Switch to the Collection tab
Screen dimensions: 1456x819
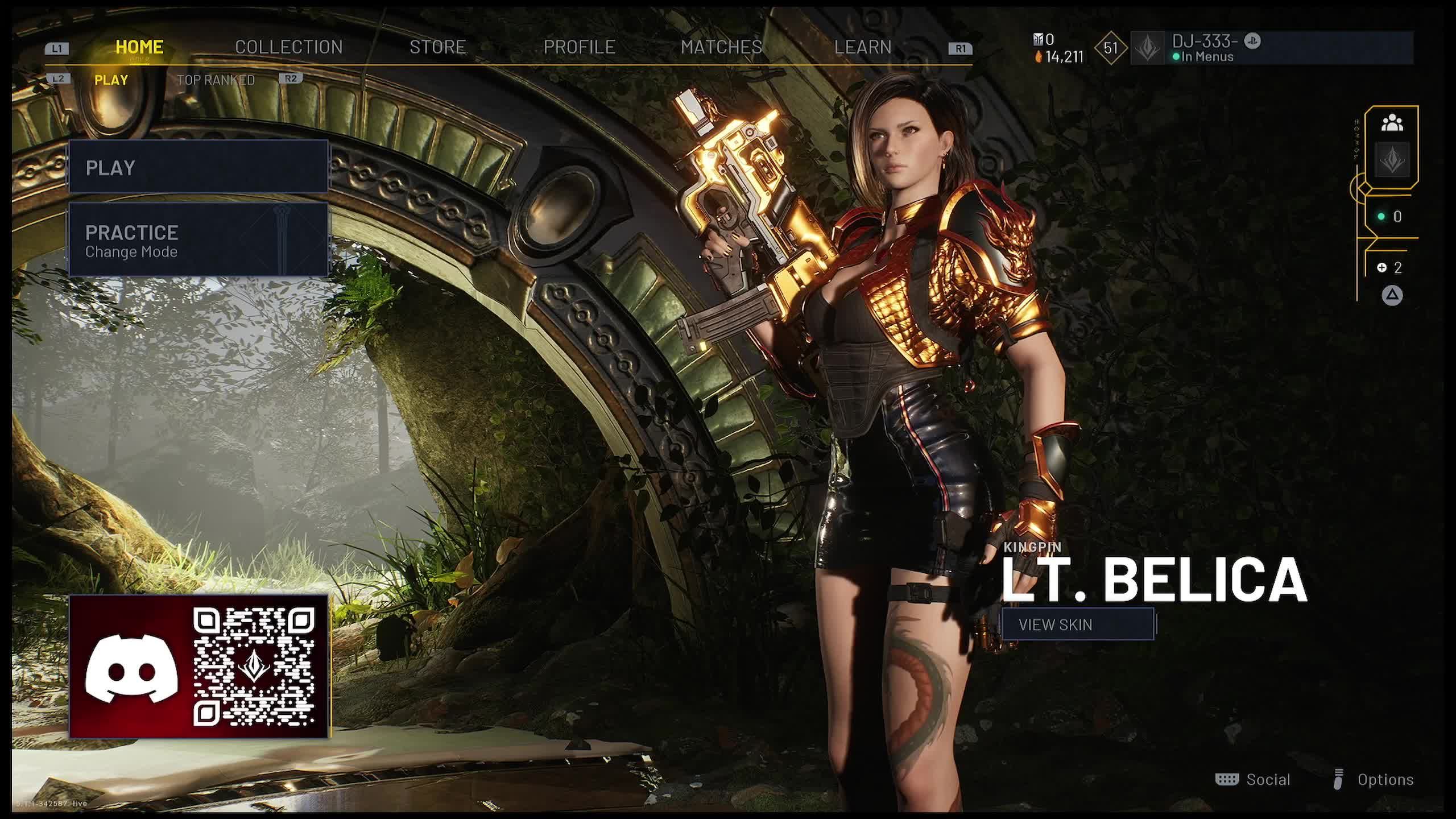point(288,47)
